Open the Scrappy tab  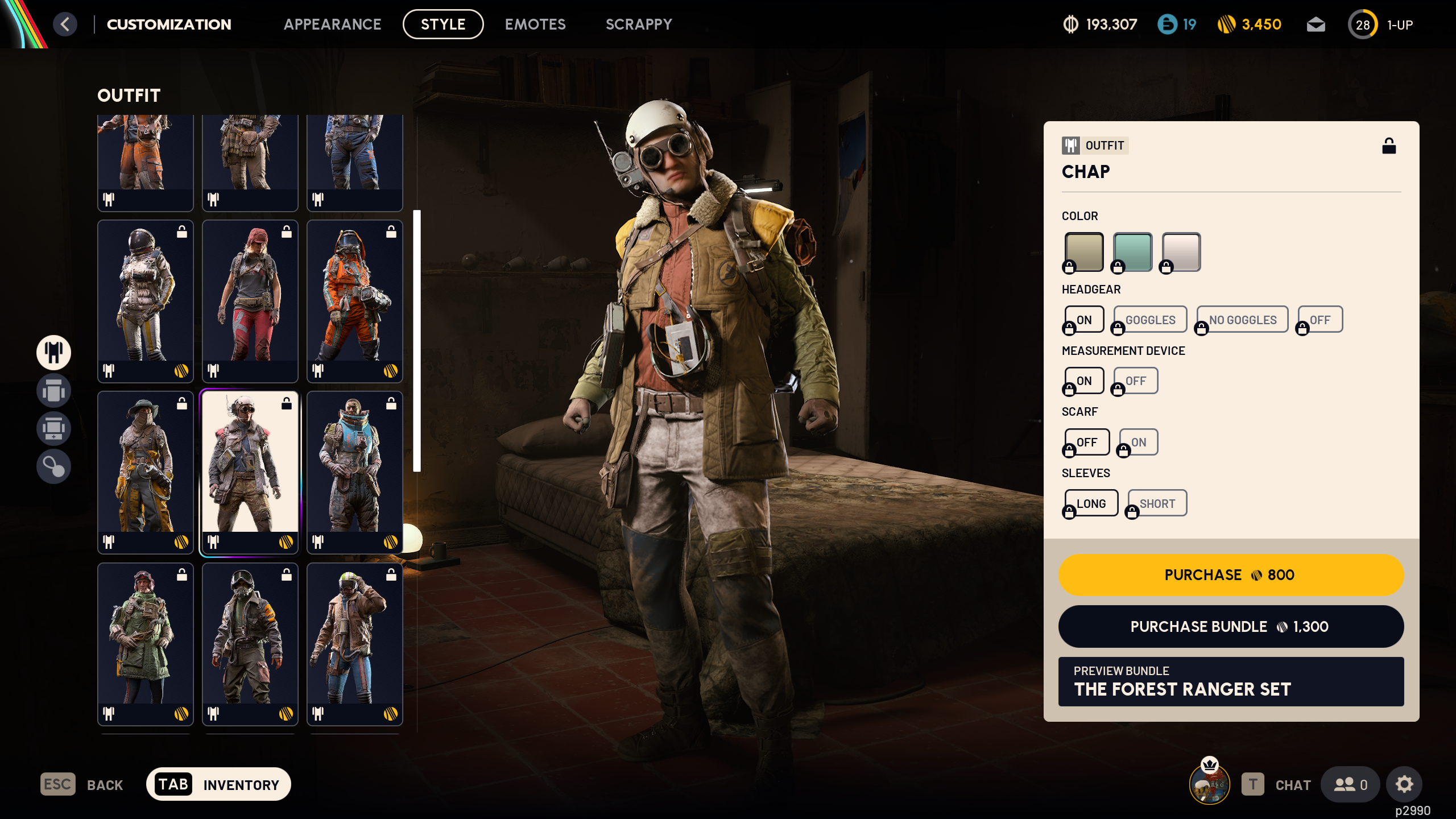click(639, 24)
